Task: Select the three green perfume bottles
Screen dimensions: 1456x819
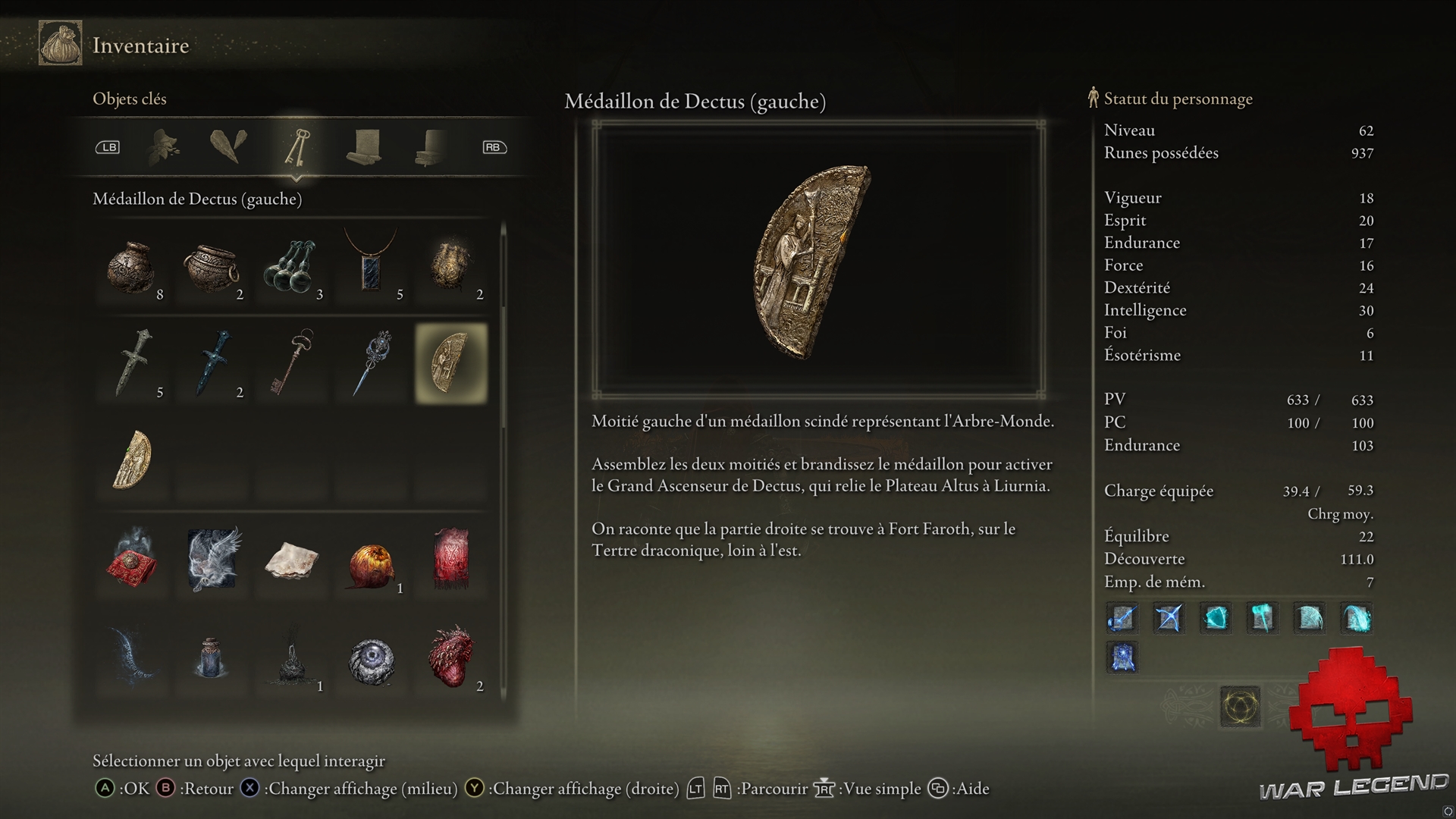Action: (x=292, y=267)
